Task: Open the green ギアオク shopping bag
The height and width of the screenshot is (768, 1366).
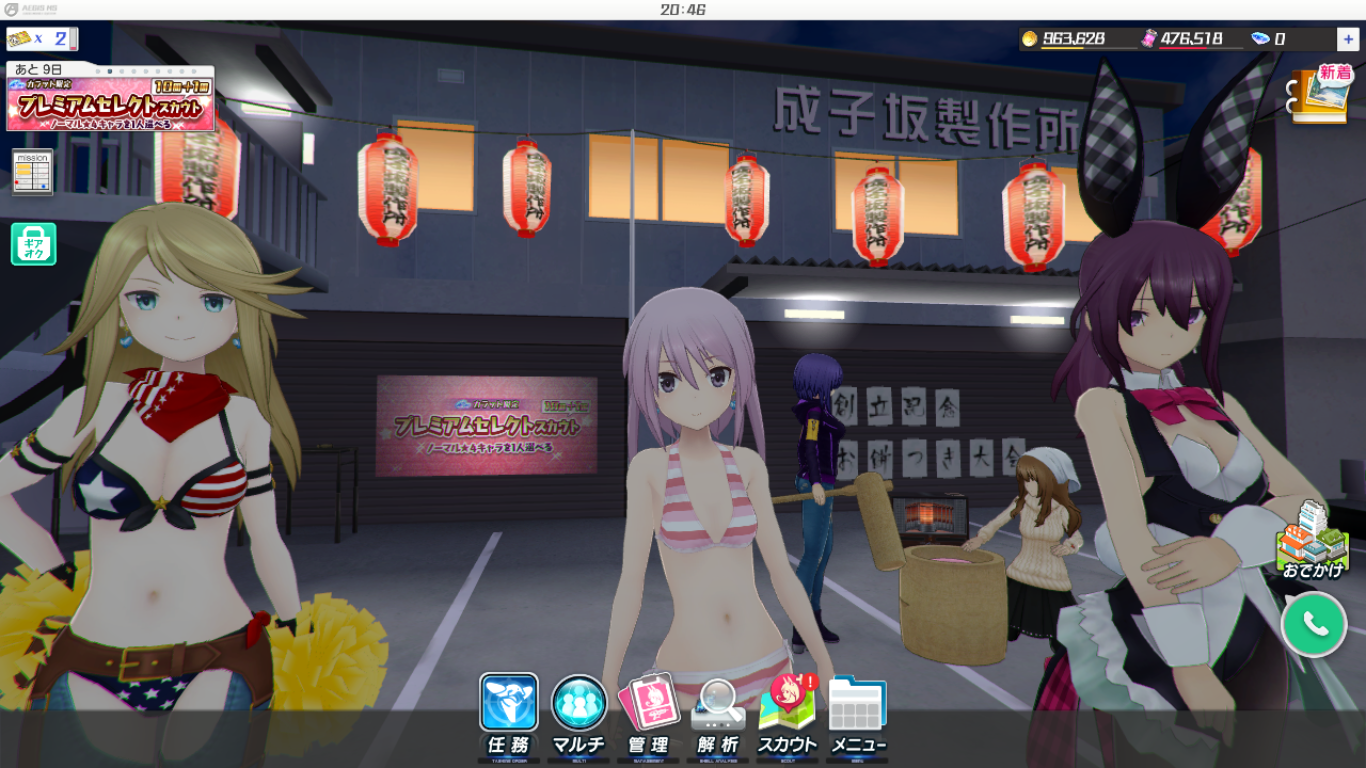Action: (x=33, y=244)
